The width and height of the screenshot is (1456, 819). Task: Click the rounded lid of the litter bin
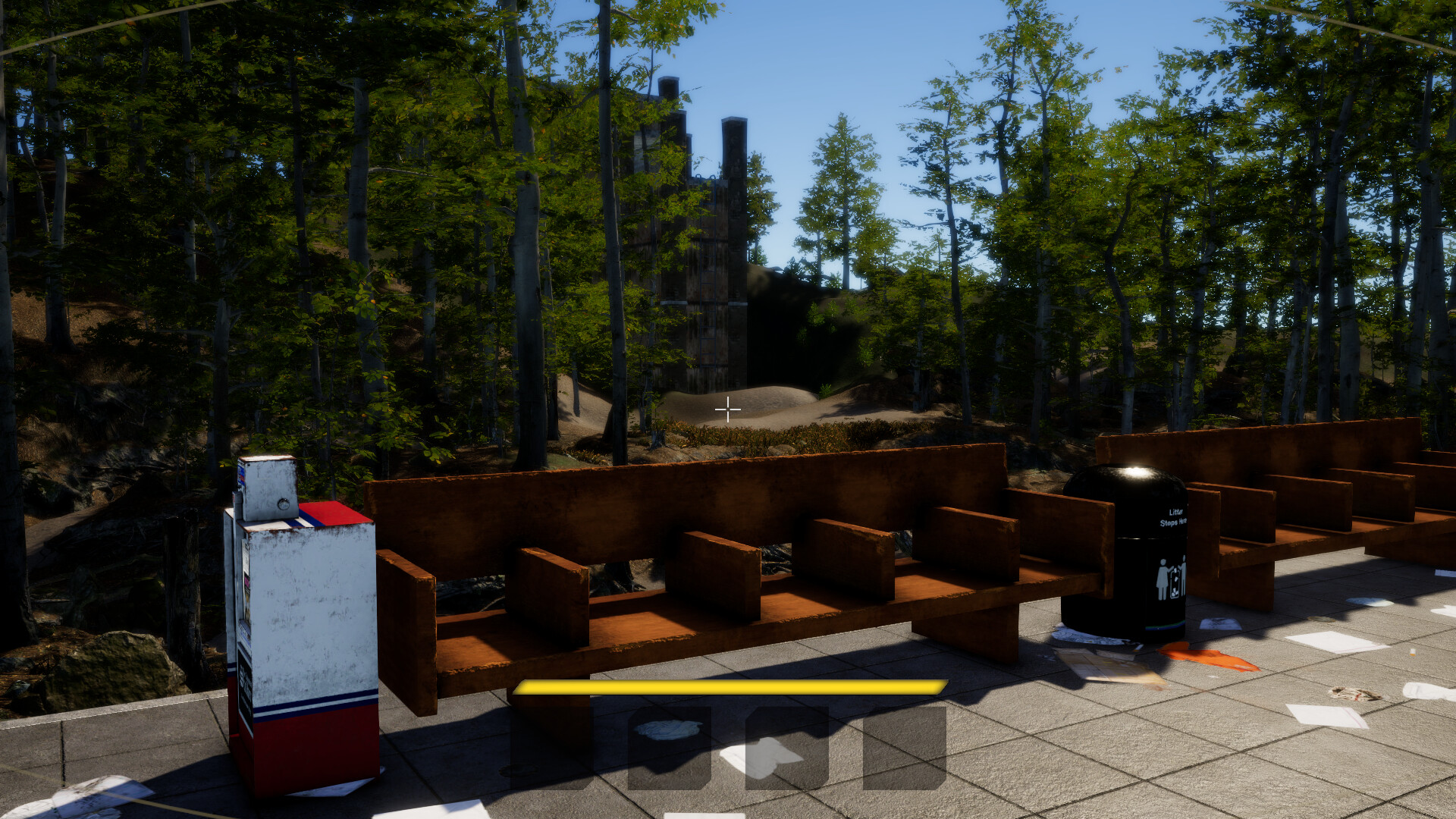(x=1127, y=479)
